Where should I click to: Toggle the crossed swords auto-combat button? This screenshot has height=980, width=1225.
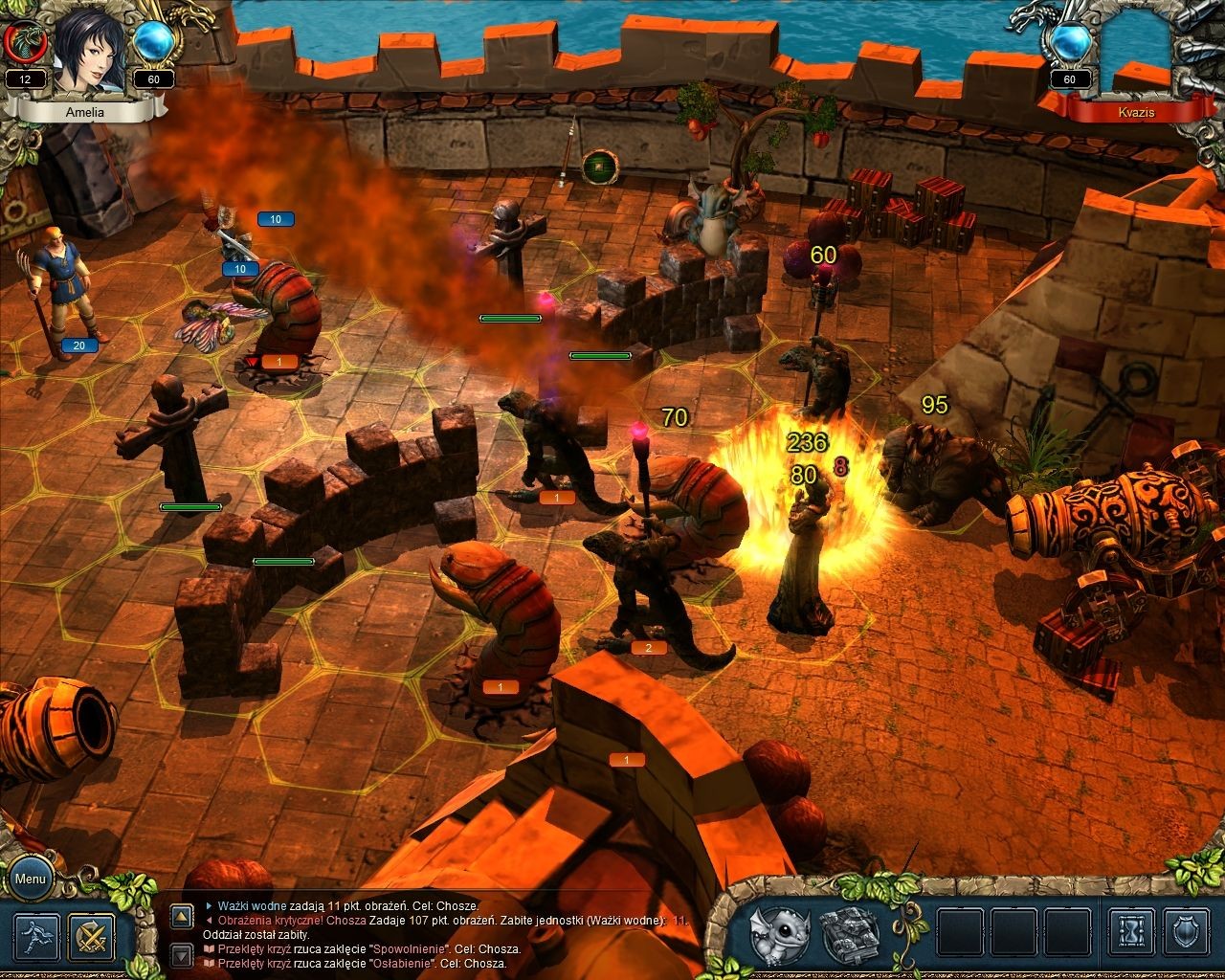pos(92,937)
